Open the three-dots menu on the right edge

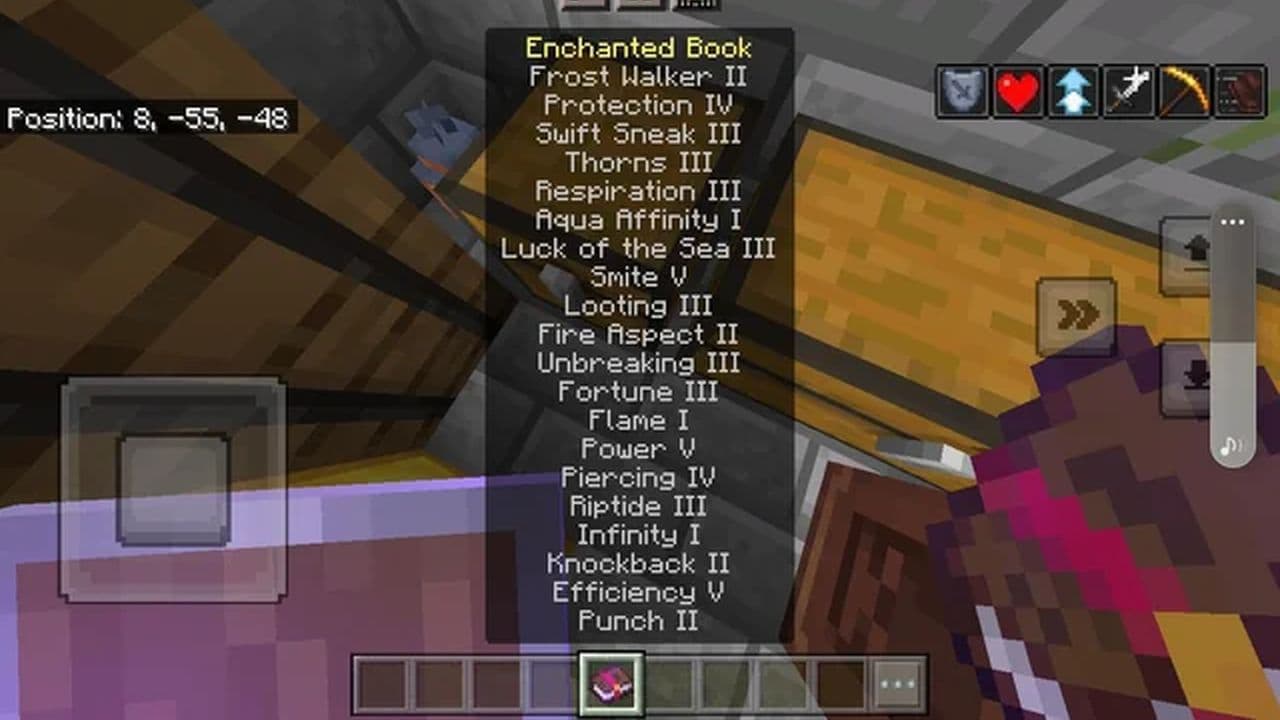(1232, 221)
